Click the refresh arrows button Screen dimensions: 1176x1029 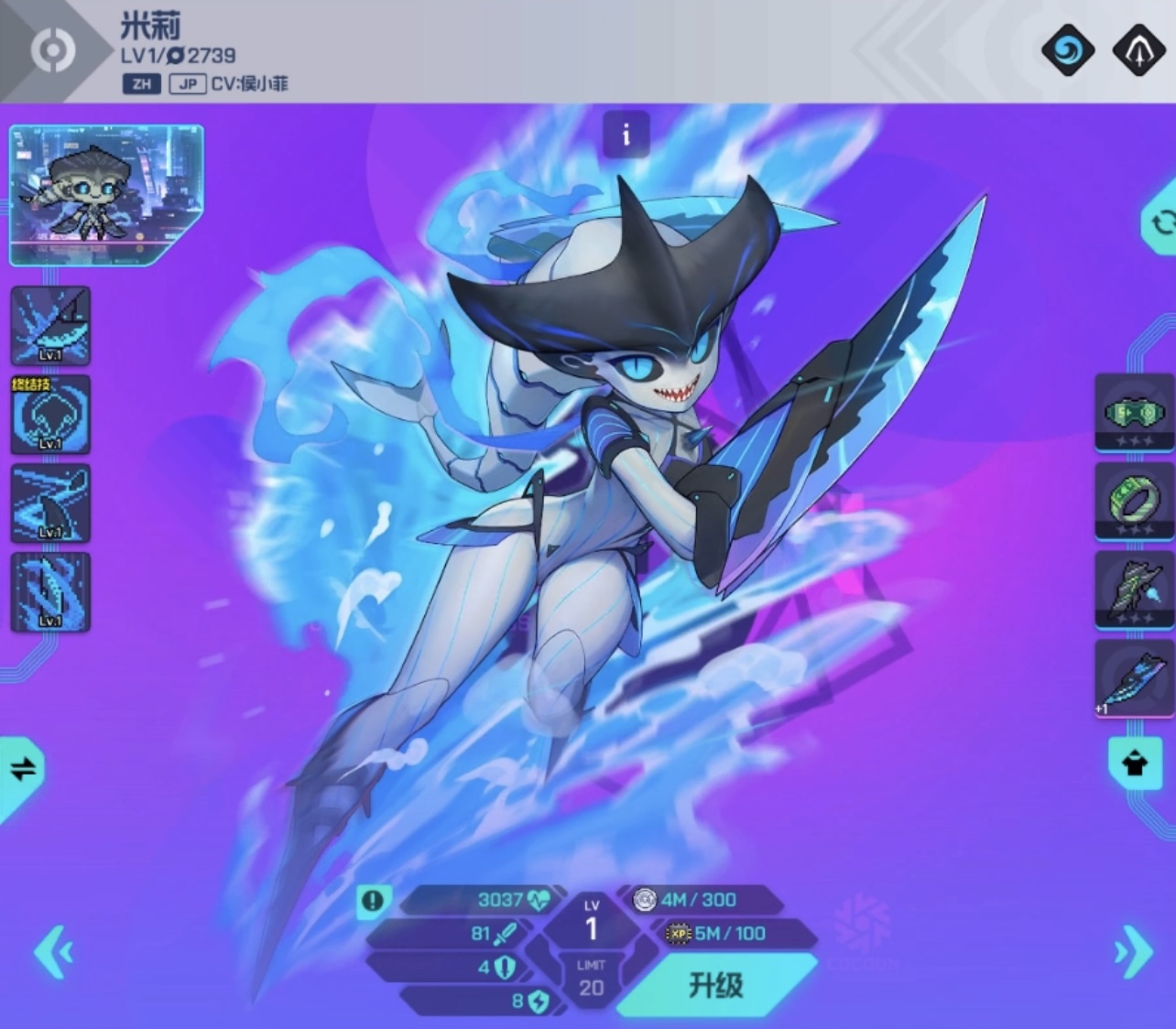point(1161,222)
